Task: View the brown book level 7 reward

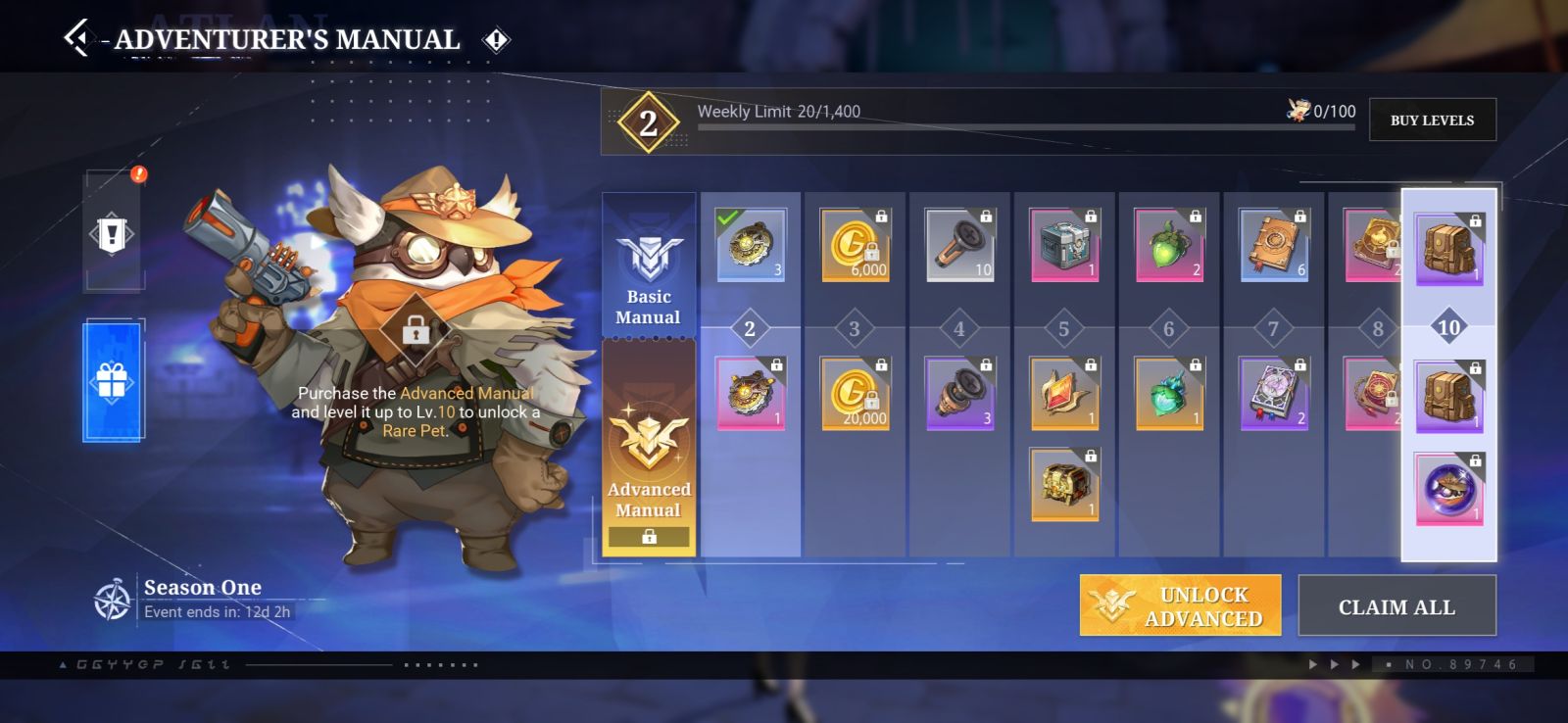Action: [1273, 244]
